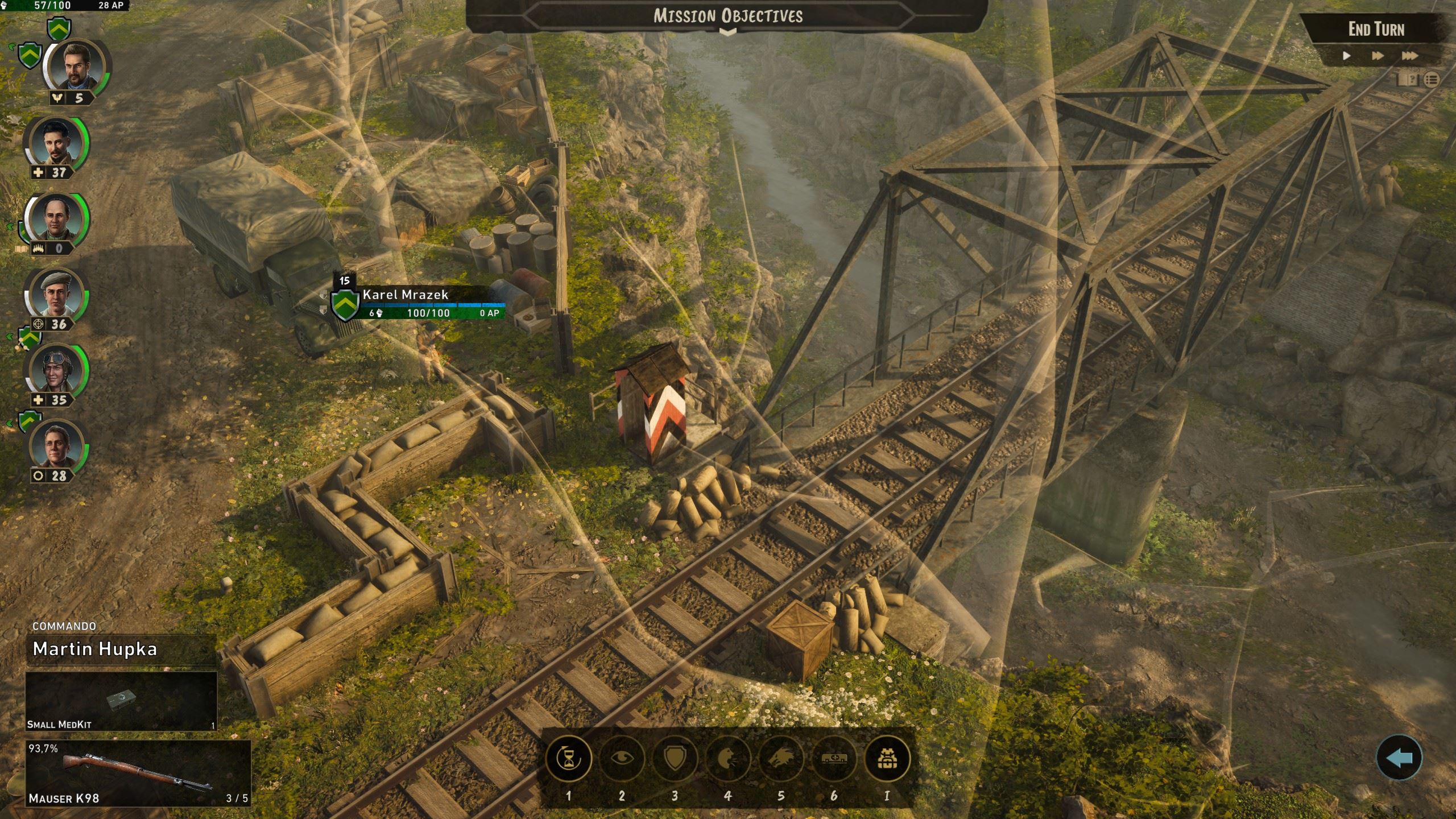
Task: Select the Small MedKit item slot
Action: click(x=121, y=701)
